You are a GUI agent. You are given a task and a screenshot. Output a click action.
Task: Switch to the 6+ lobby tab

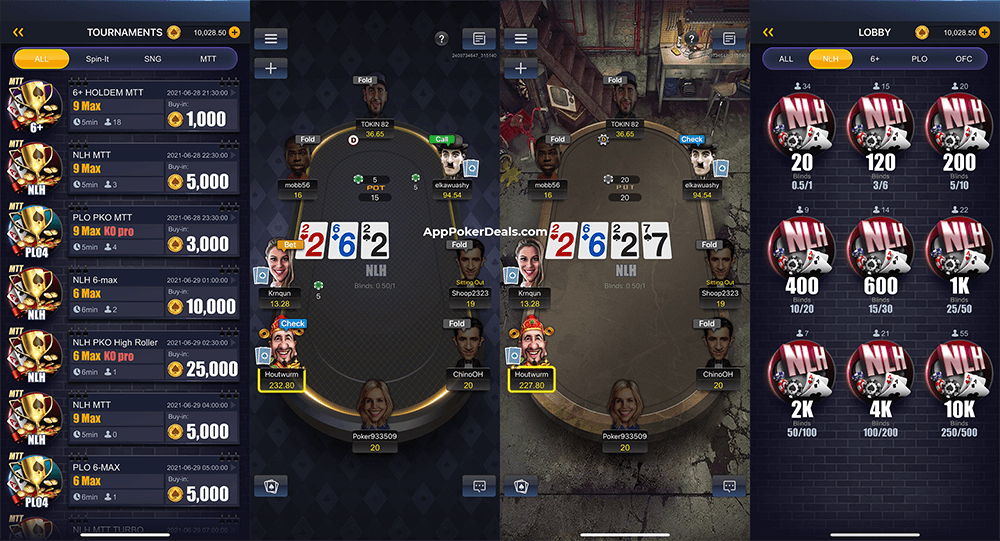(877, 59)
